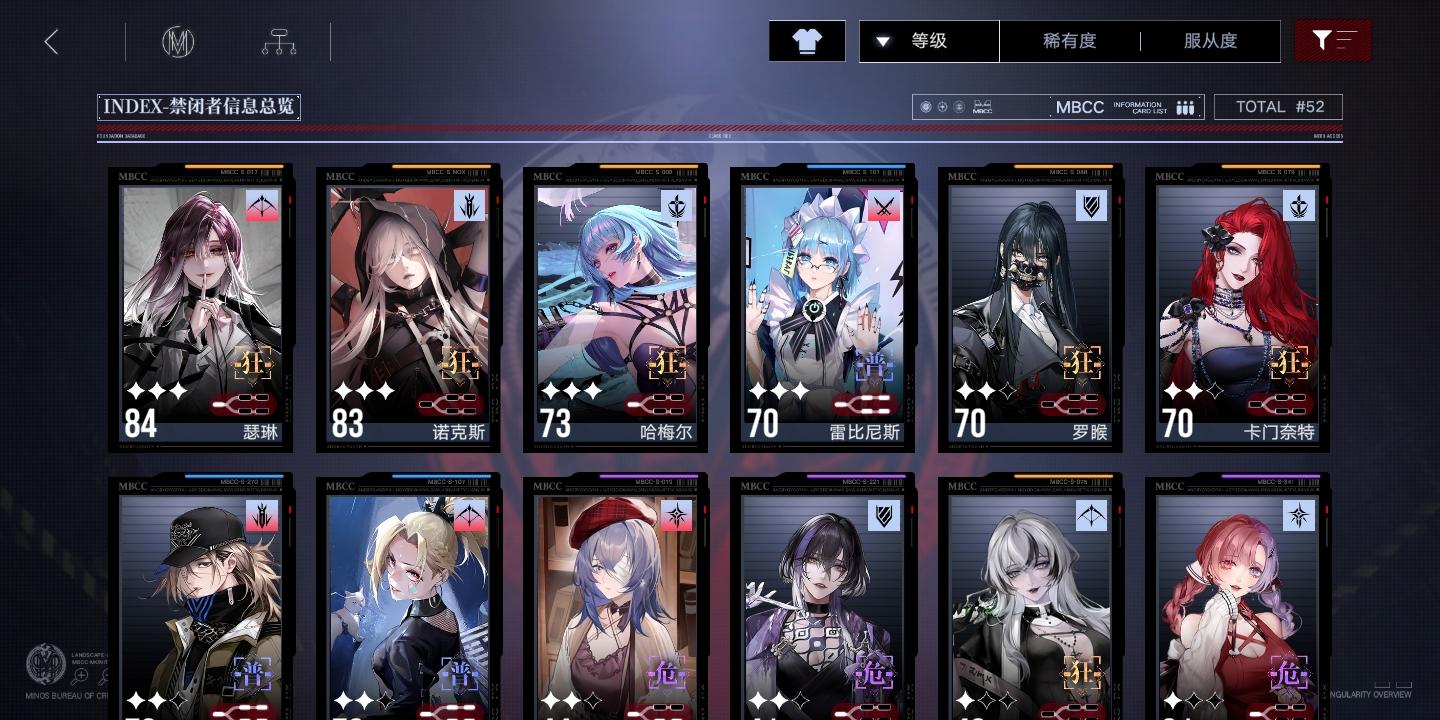Image resolution: width=1440 pixels, height=720 pixels.
Task: Collapse the sort options via the white triangle
Action: [884, 41]
